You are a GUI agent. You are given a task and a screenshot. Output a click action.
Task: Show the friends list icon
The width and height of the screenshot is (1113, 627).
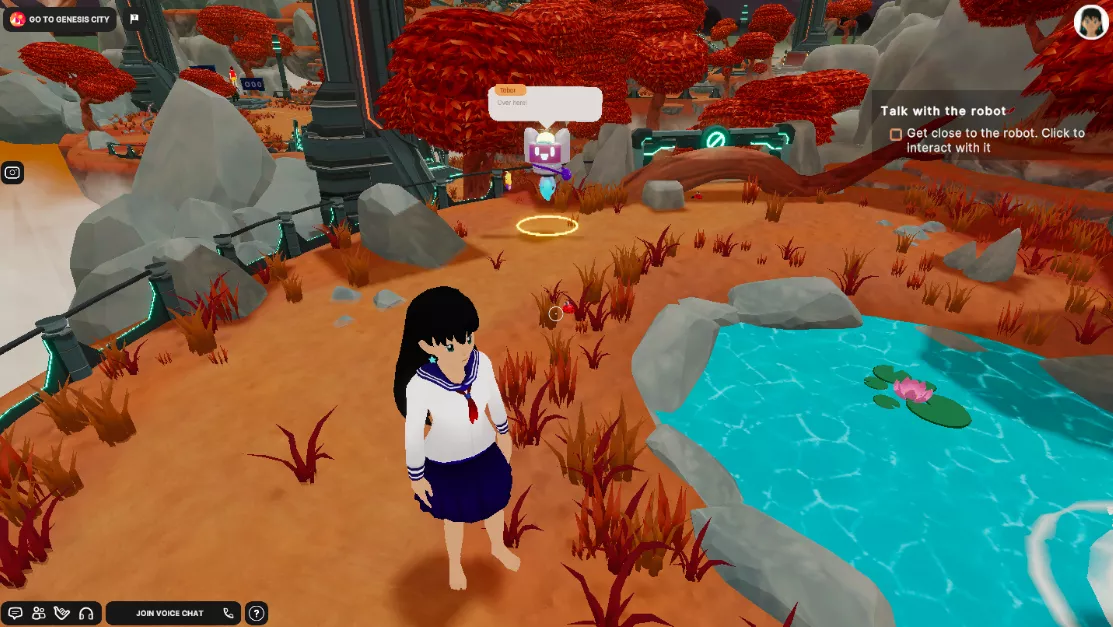[39, 613]
